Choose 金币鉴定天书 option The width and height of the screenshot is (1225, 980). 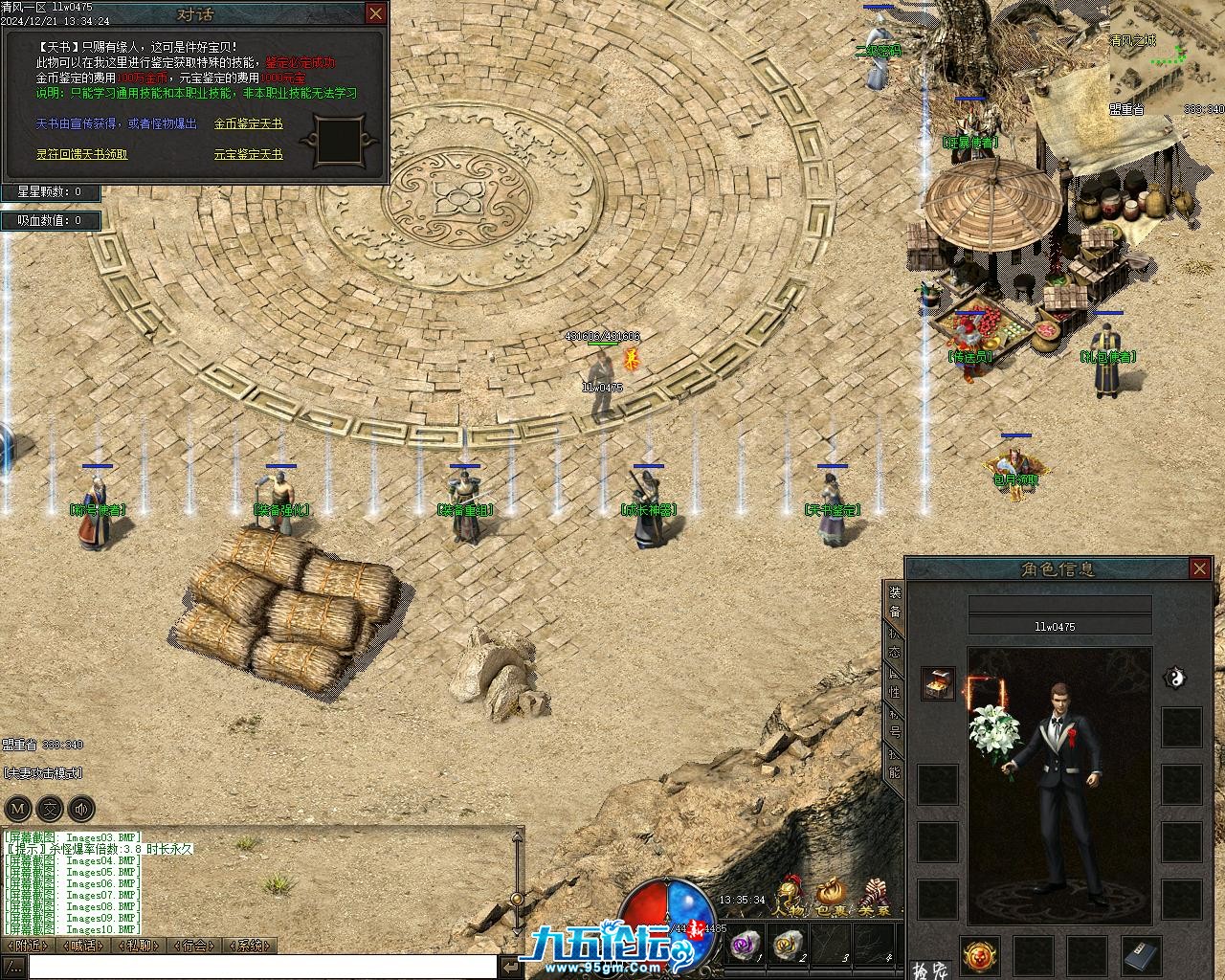click(248, 124)
